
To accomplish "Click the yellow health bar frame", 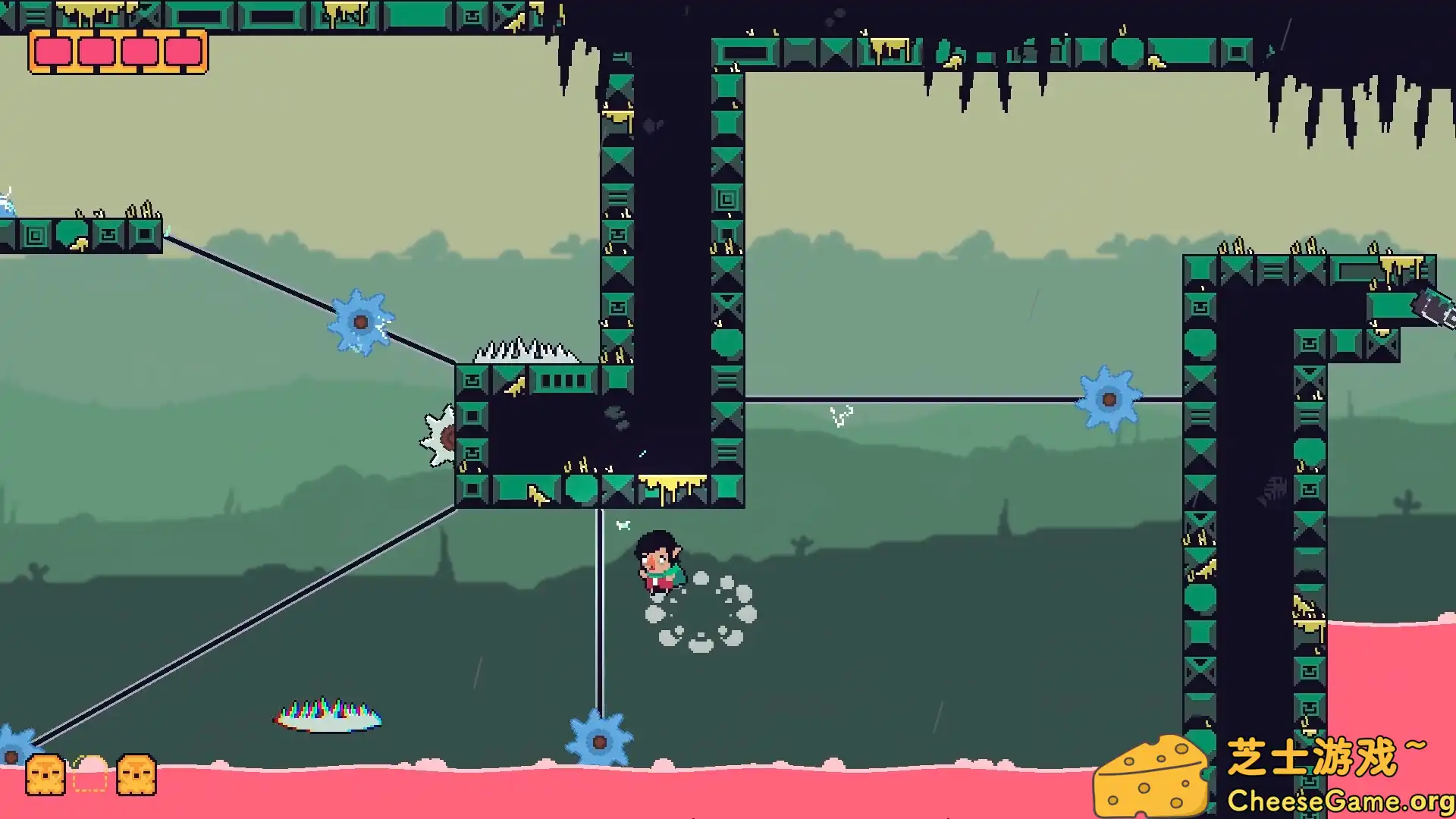I will point(118,34).
